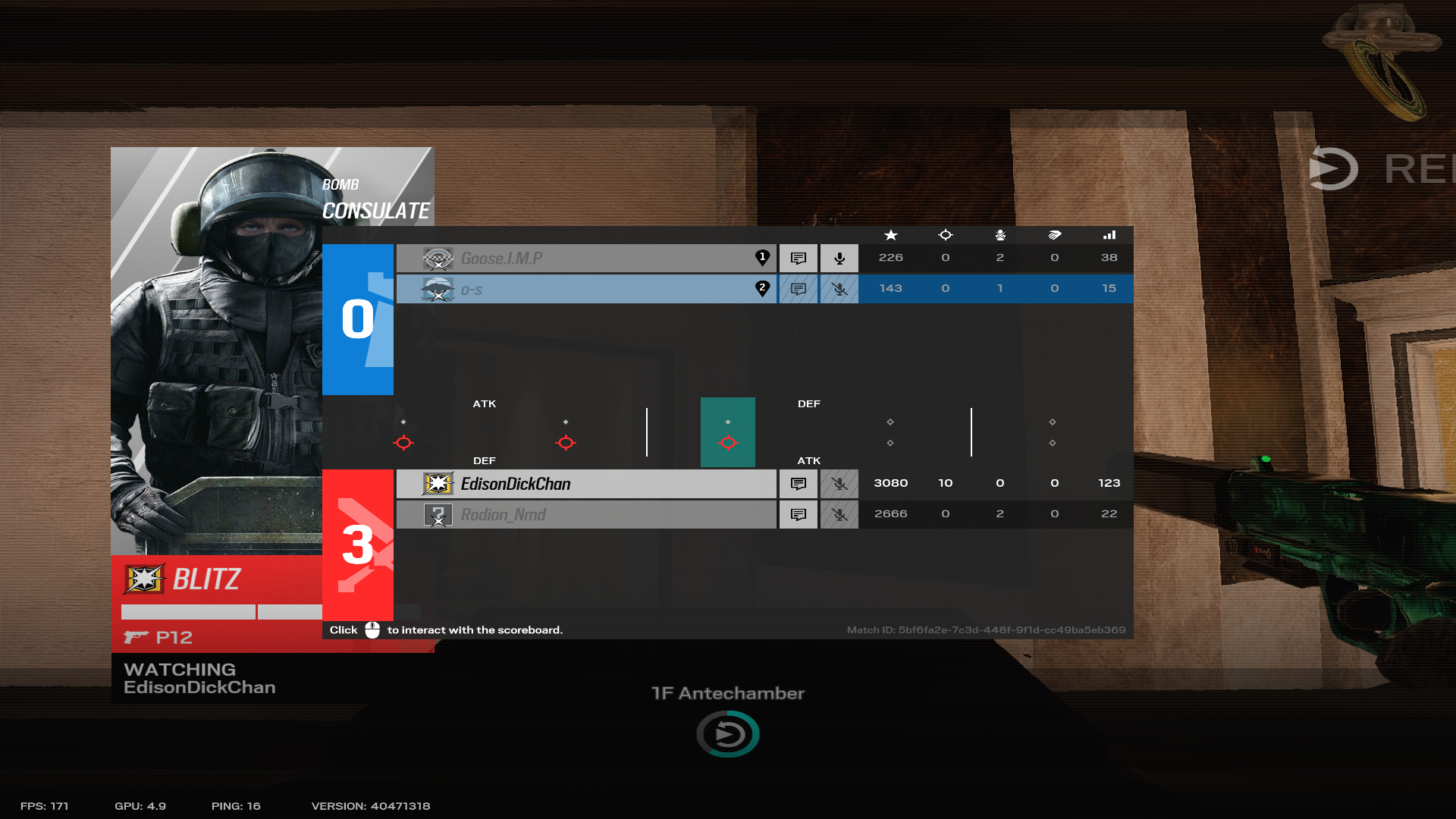This screenshot has height=819, width=1456.
Task: Click the replay logo below 1F Antechamber
Action: click(727, 733)
